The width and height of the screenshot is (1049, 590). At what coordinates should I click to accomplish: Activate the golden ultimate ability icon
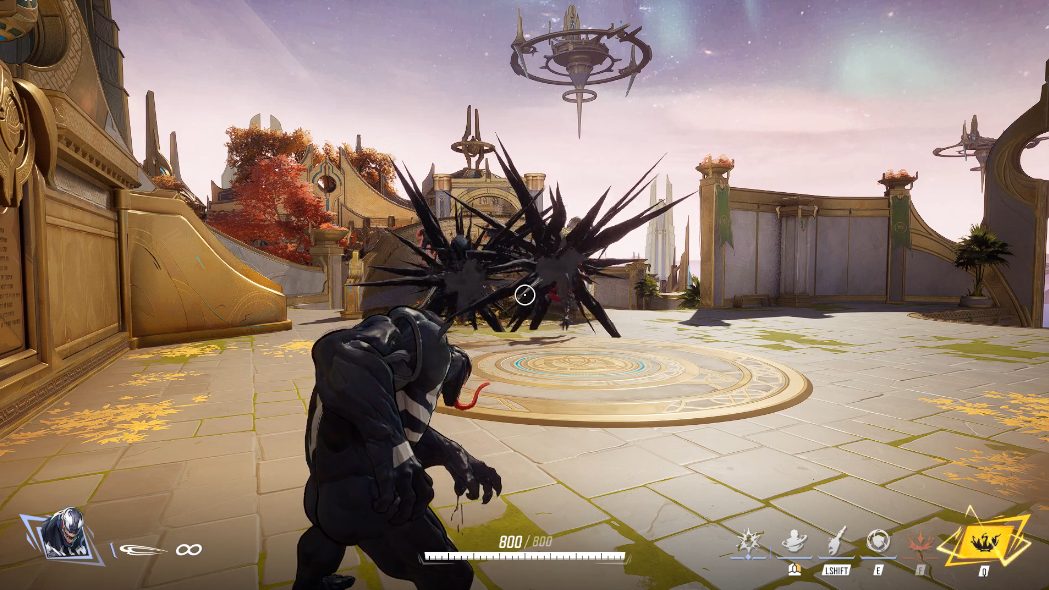point(984,541)
